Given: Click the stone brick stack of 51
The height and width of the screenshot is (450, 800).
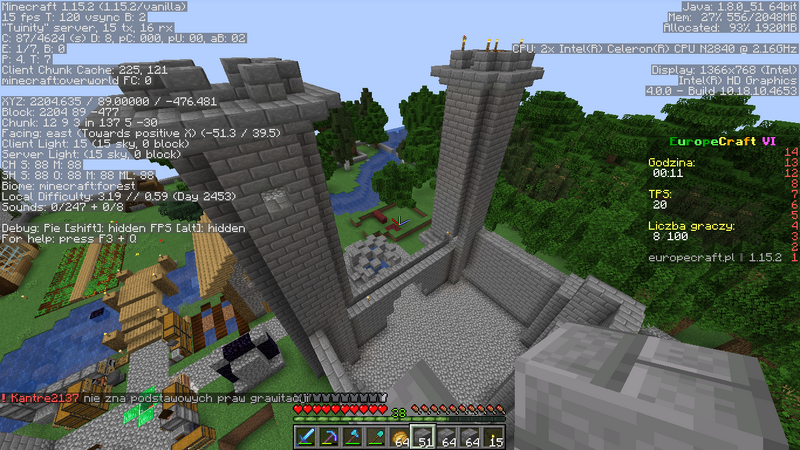Looking at the screenshot, I should click(x=422, y=436).
